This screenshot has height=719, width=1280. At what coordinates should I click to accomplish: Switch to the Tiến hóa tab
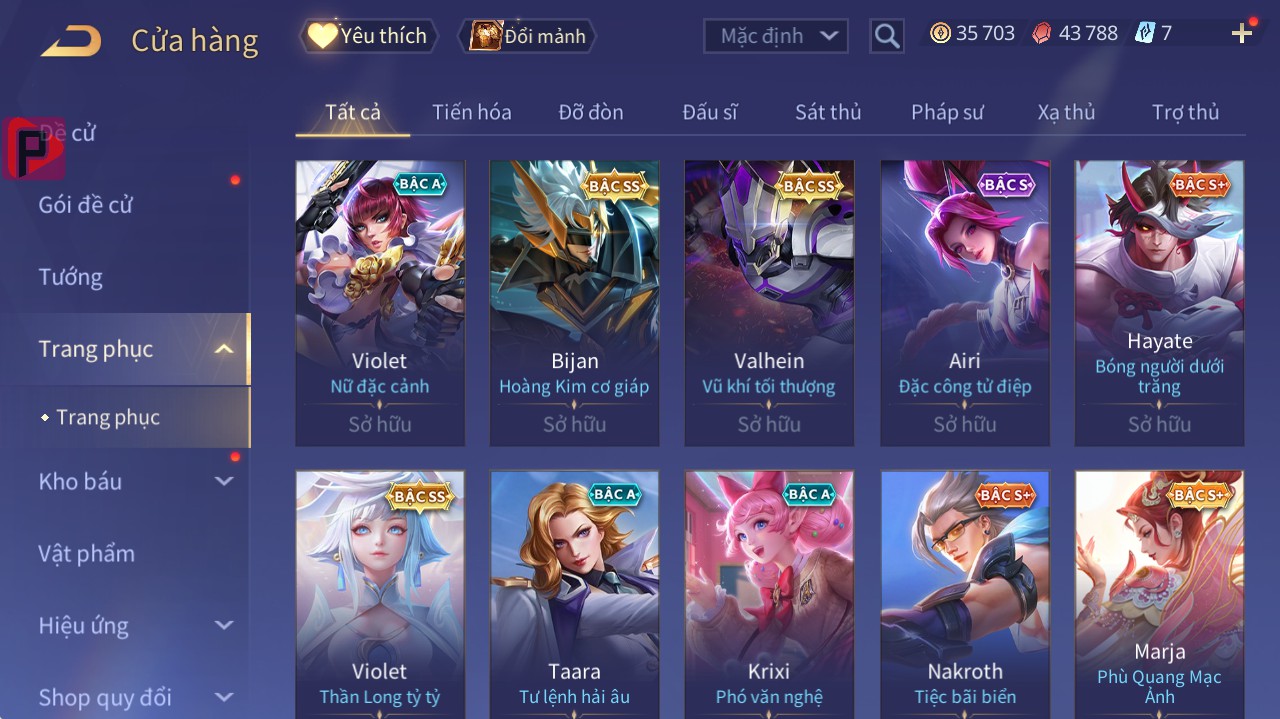coord(471,112)
